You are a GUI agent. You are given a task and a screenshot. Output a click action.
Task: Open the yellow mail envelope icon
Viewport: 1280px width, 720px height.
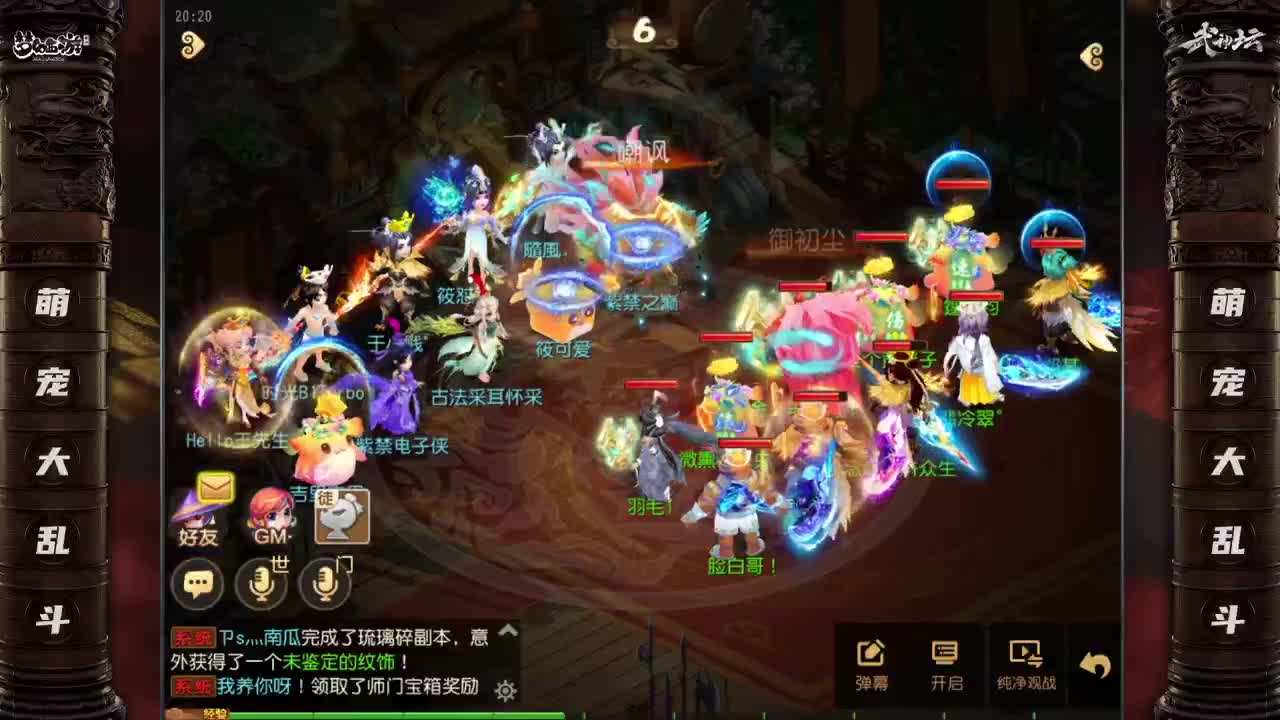(215, 487)
